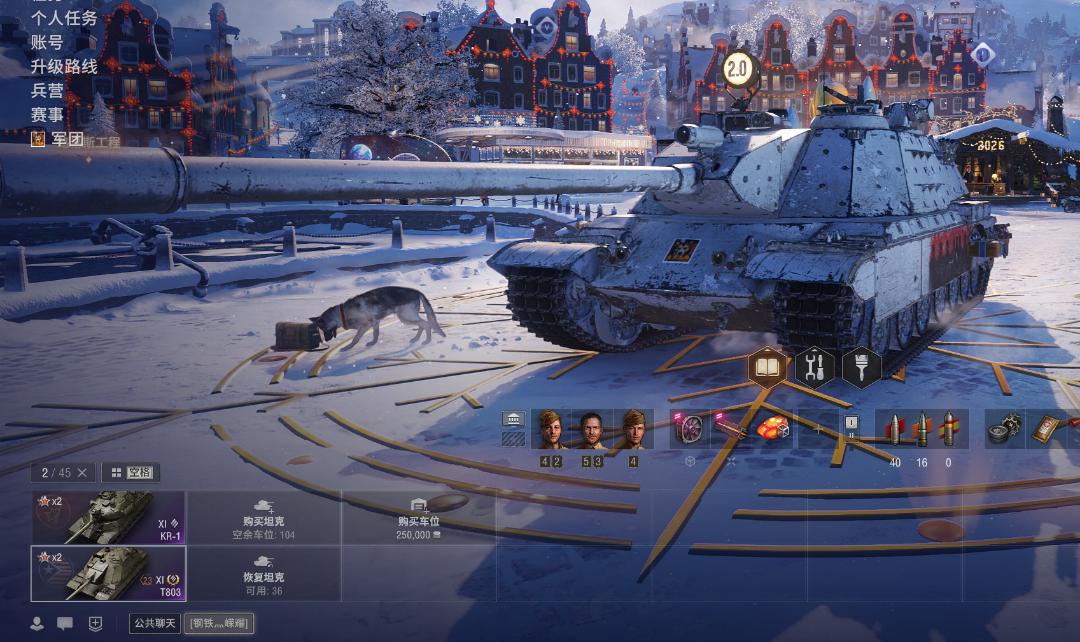
Task: Select the first crew member portrait
Action: 550,429
